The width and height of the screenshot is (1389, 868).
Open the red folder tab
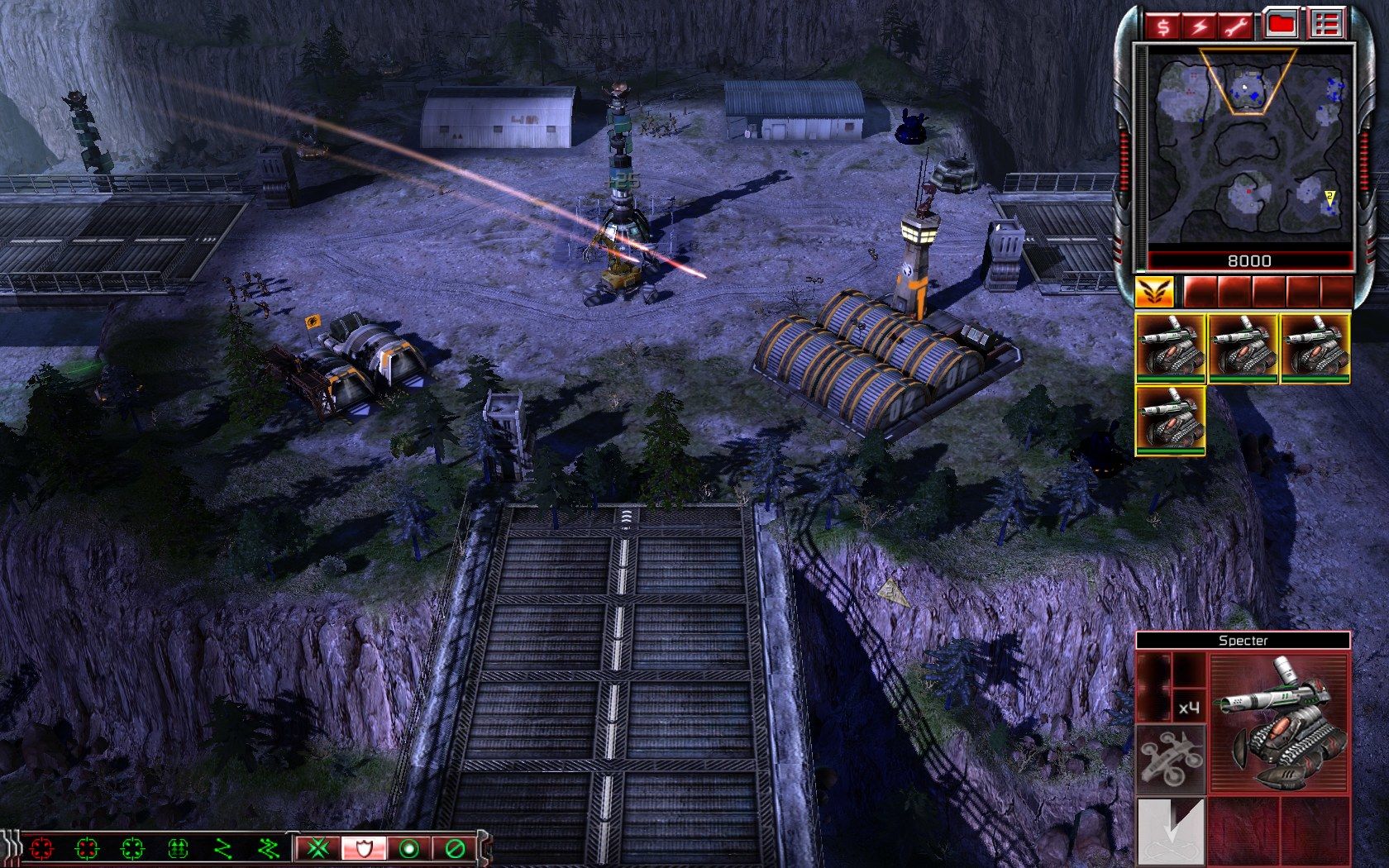(1281, 25)
